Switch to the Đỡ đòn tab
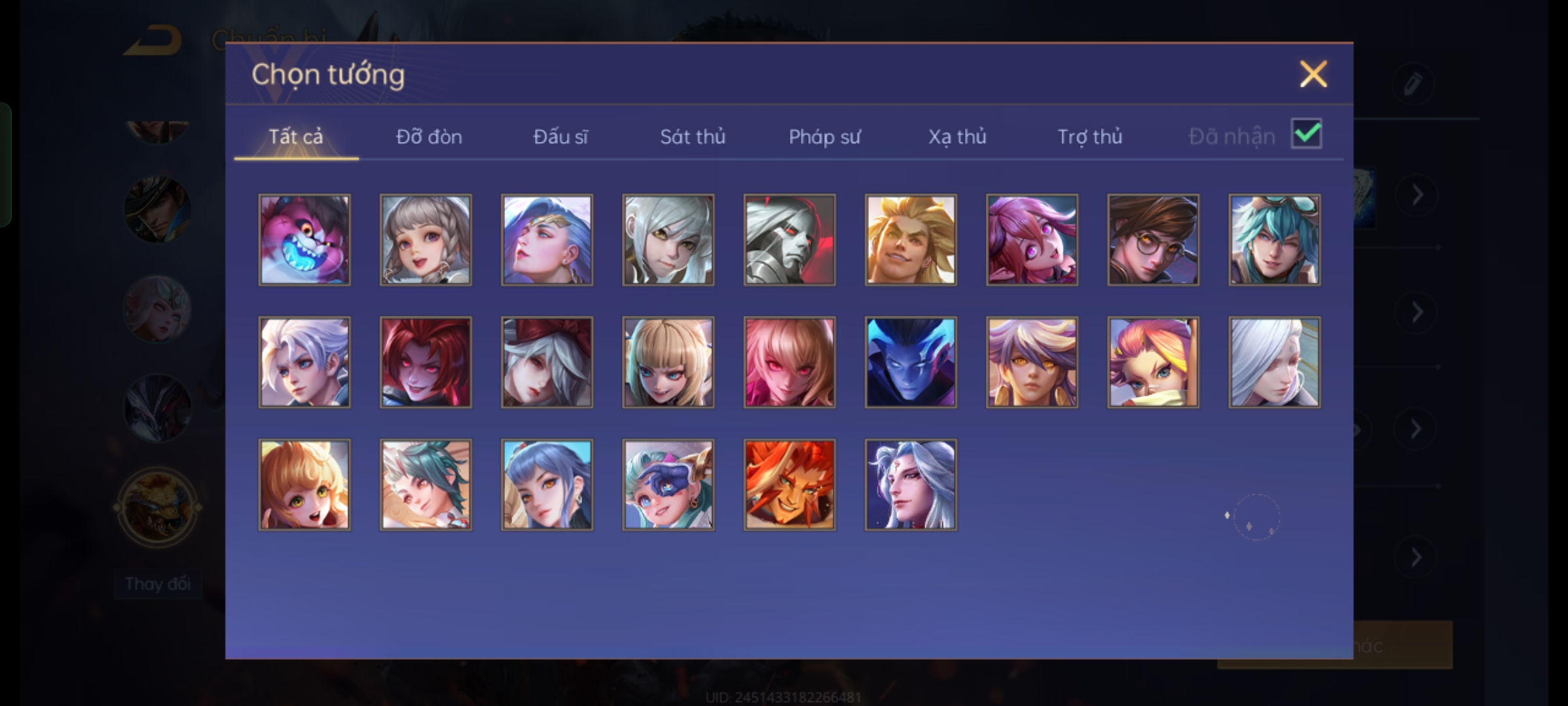Viewport: 1568px width, 706px height. pos(429,137)
